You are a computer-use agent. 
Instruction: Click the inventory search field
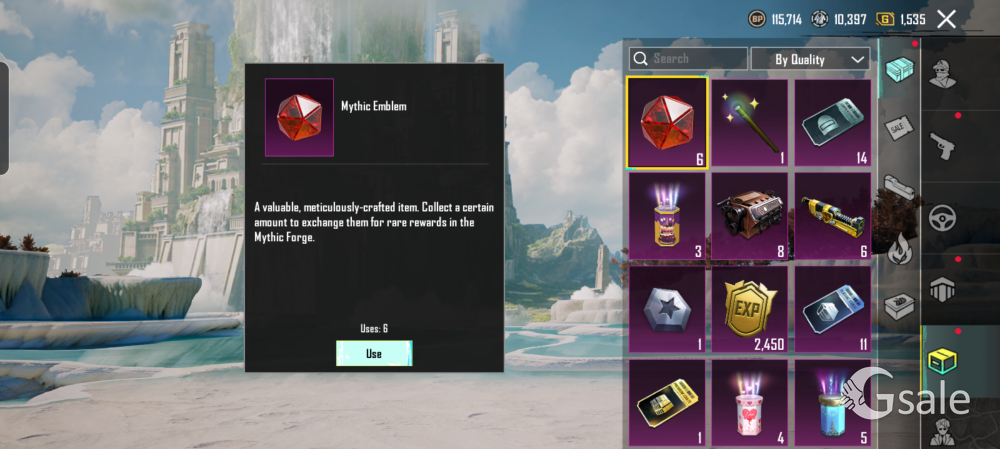pos(688,59)
